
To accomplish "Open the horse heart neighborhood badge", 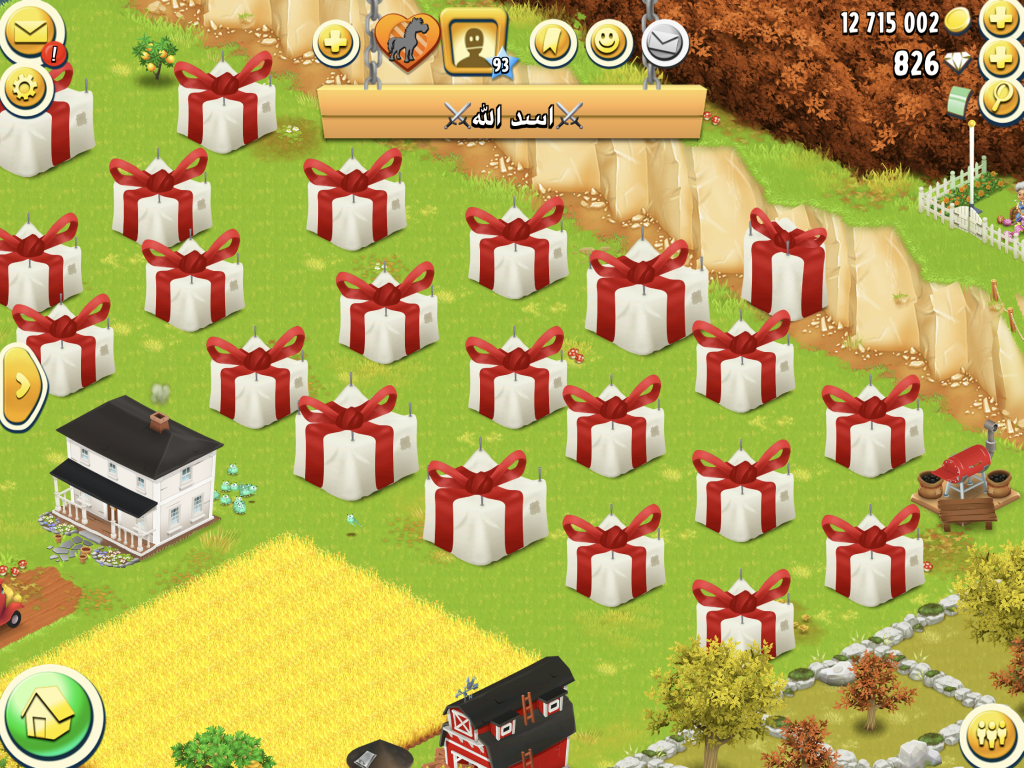I will click(405, 43).
